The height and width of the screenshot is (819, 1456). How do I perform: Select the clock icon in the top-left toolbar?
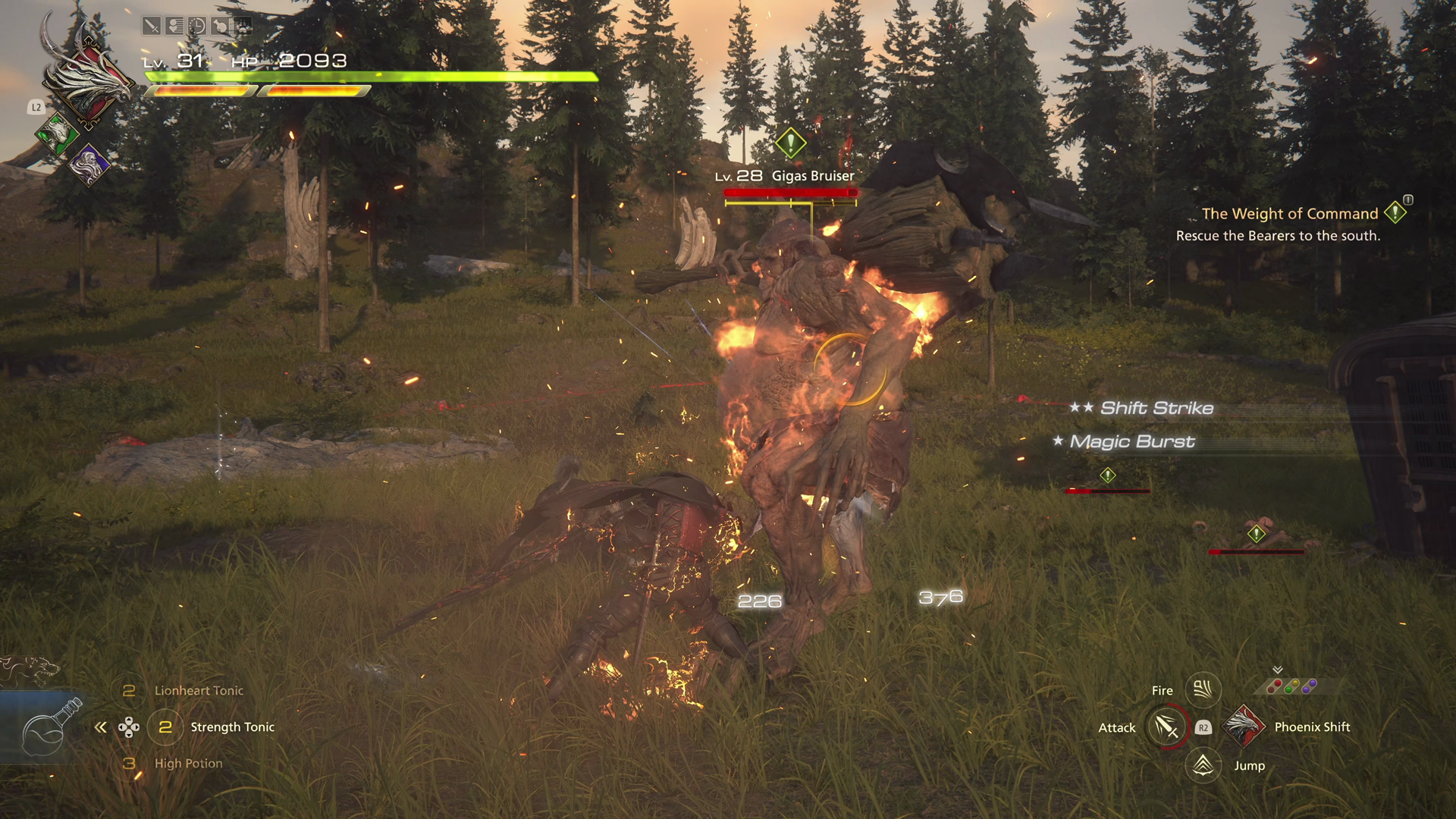point(196,26)
